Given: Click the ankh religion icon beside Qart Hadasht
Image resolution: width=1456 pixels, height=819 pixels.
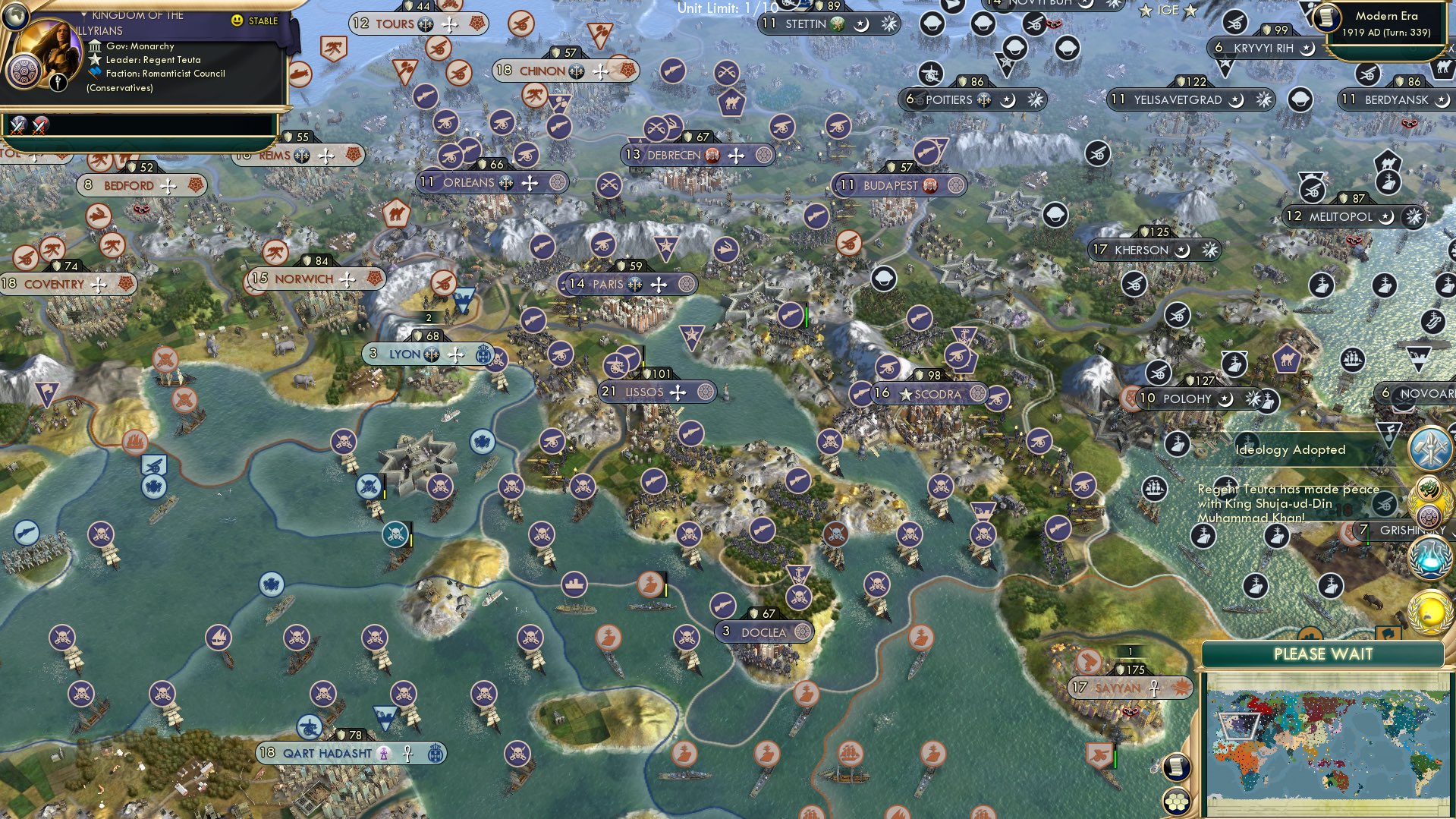Looking at the screenshot, I should (407, 753).
